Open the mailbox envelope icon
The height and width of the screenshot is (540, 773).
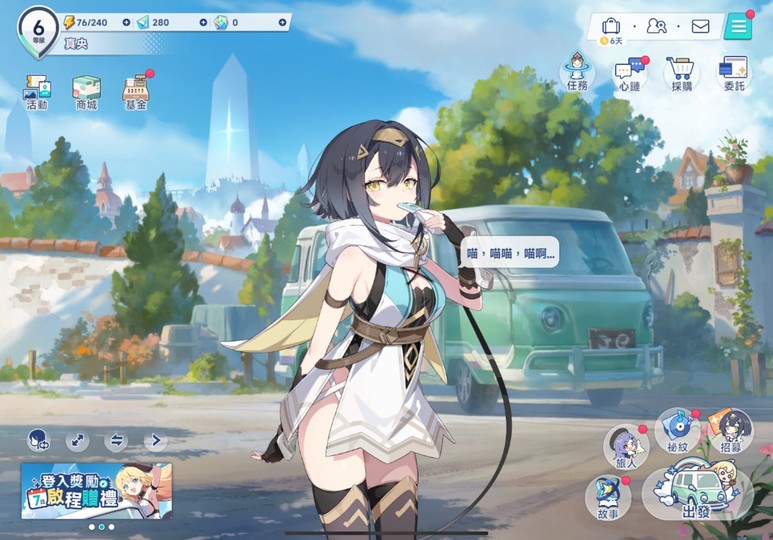700,26
